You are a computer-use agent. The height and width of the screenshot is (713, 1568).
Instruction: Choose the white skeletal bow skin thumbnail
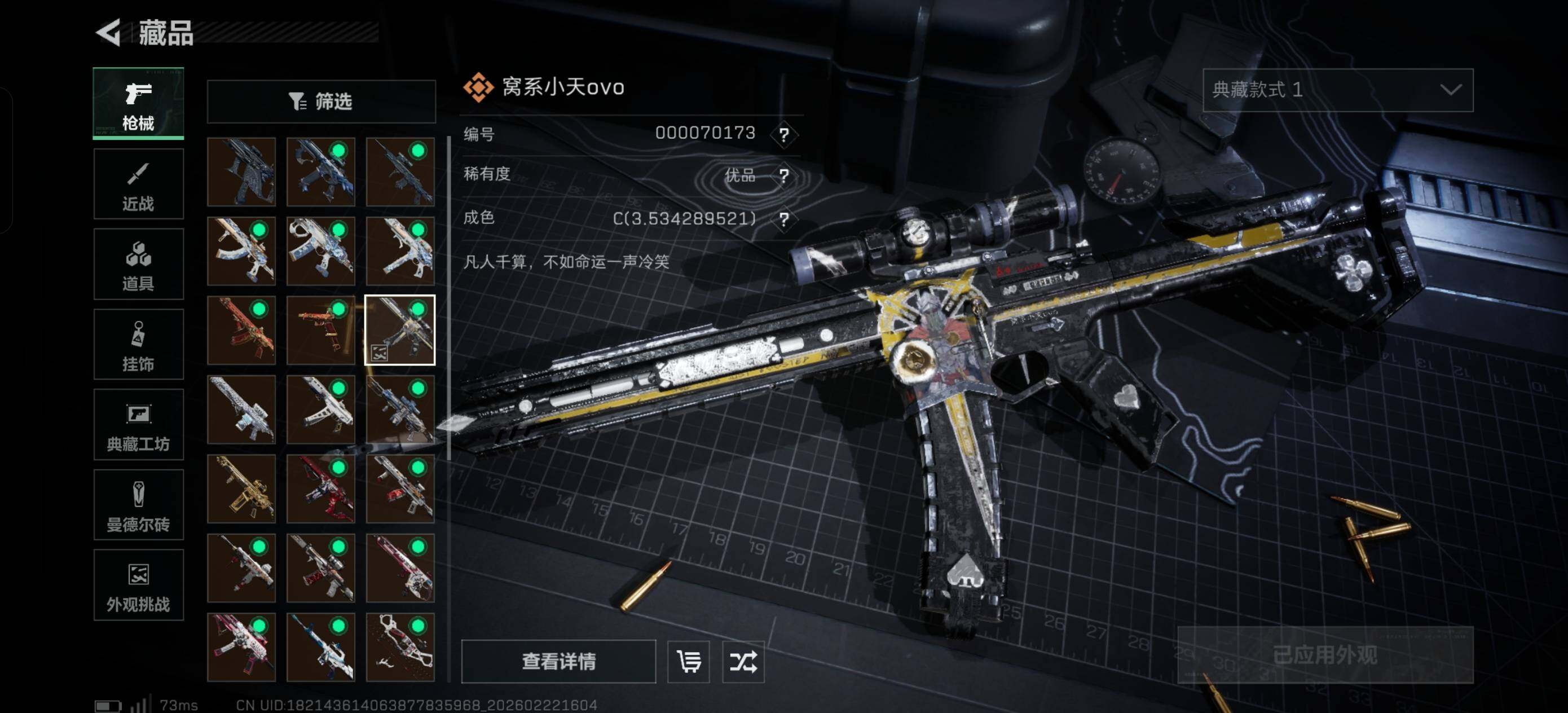click(x=400, y=647)
